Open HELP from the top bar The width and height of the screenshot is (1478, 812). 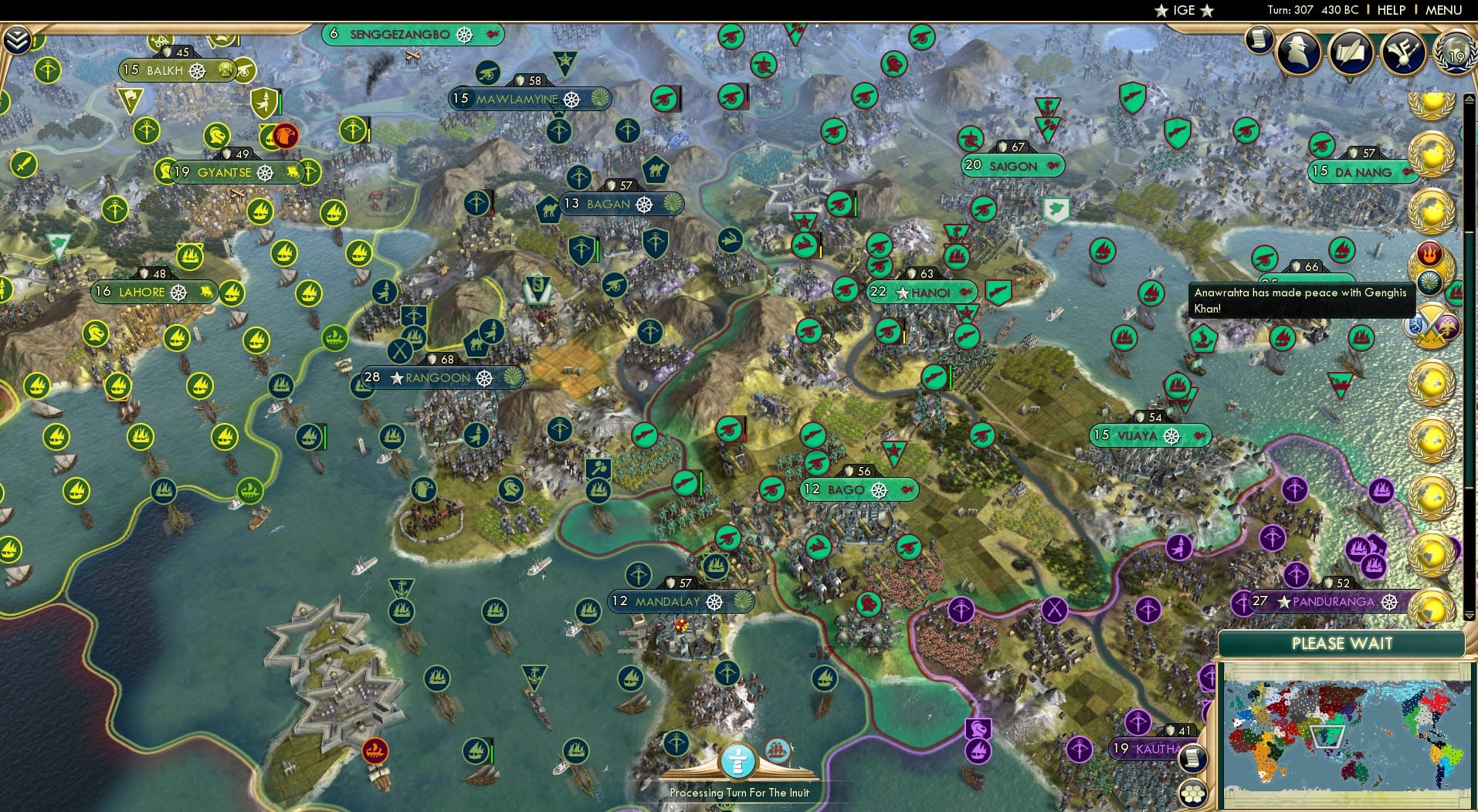pyautogui.click(x=1390, y=10)
